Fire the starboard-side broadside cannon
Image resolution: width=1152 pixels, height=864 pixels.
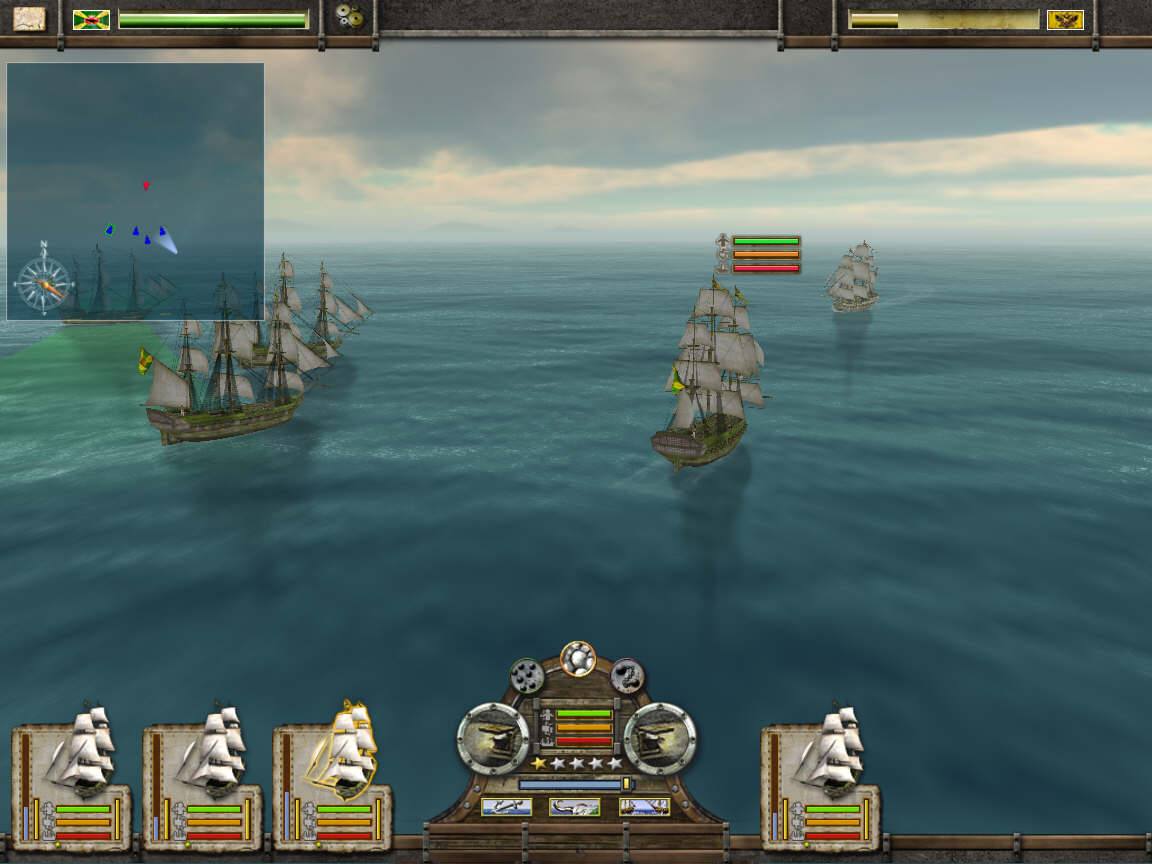[660, 738]
